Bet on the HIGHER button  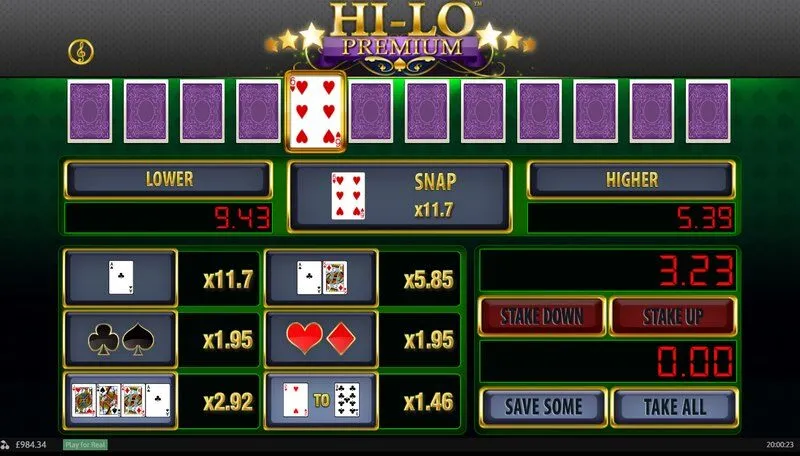click(x=631, y=180)
